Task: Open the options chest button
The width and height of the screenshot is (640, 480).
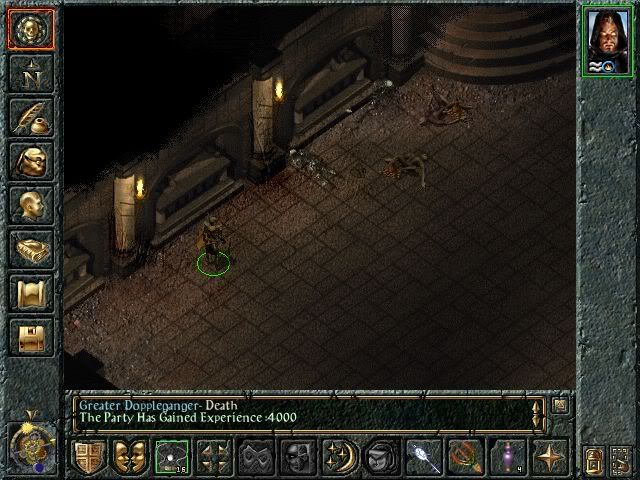Action: [30, 337]
